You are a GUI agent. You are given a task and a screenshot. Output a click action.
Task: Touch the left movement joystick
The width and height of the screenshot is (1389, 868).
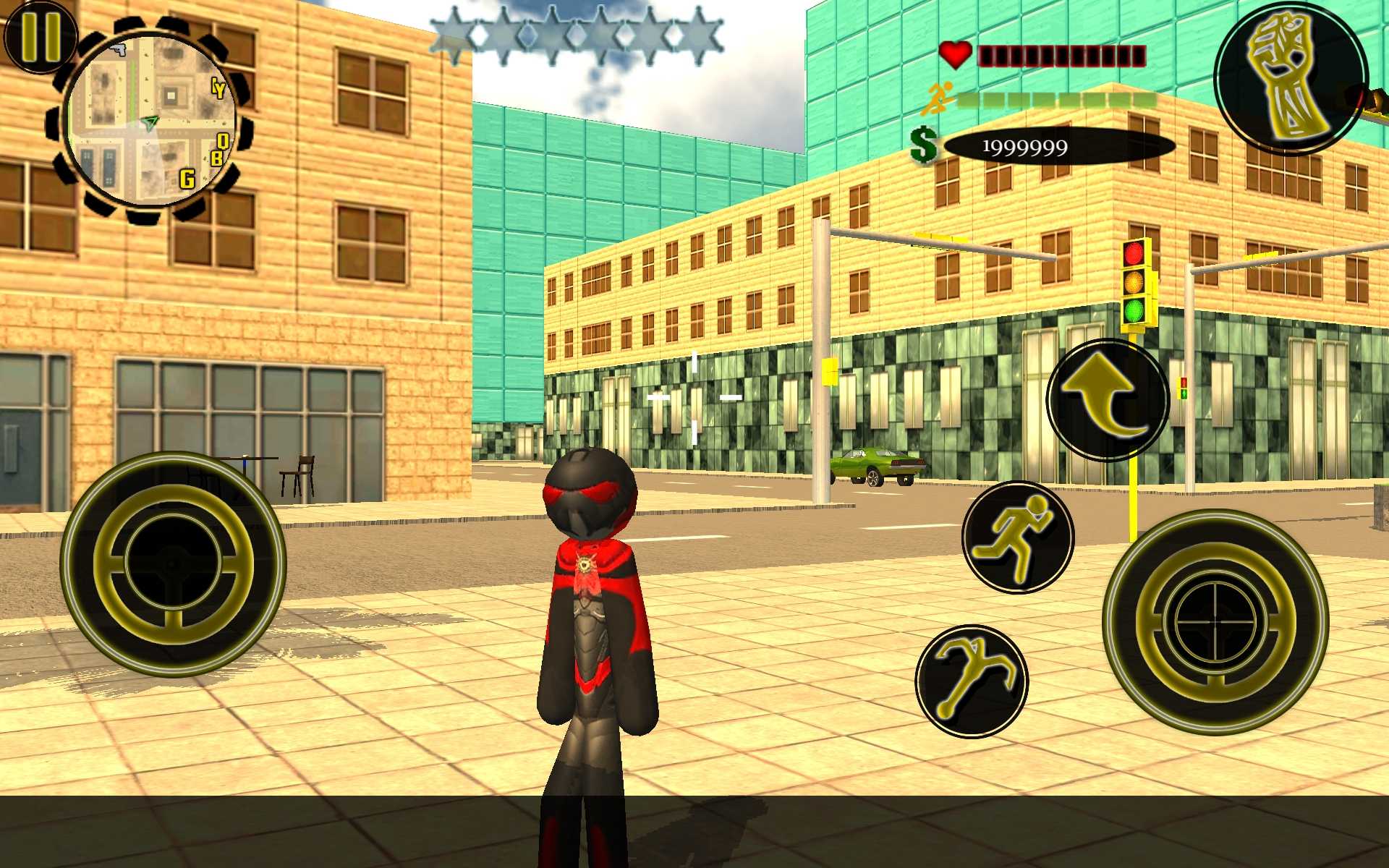pos(173,564)
